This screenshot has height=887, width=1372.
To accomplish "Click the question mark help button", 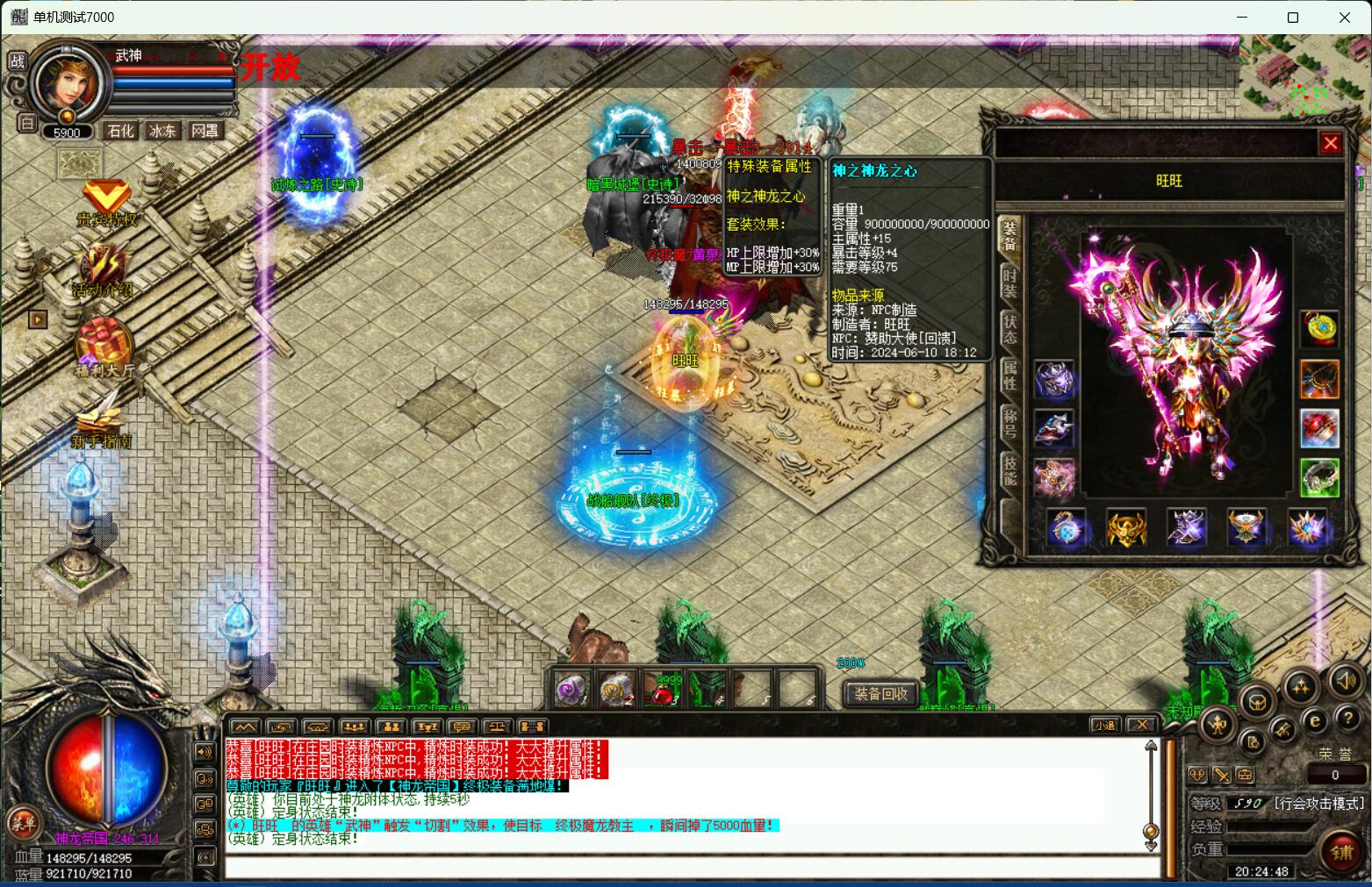I will 1347,718.
